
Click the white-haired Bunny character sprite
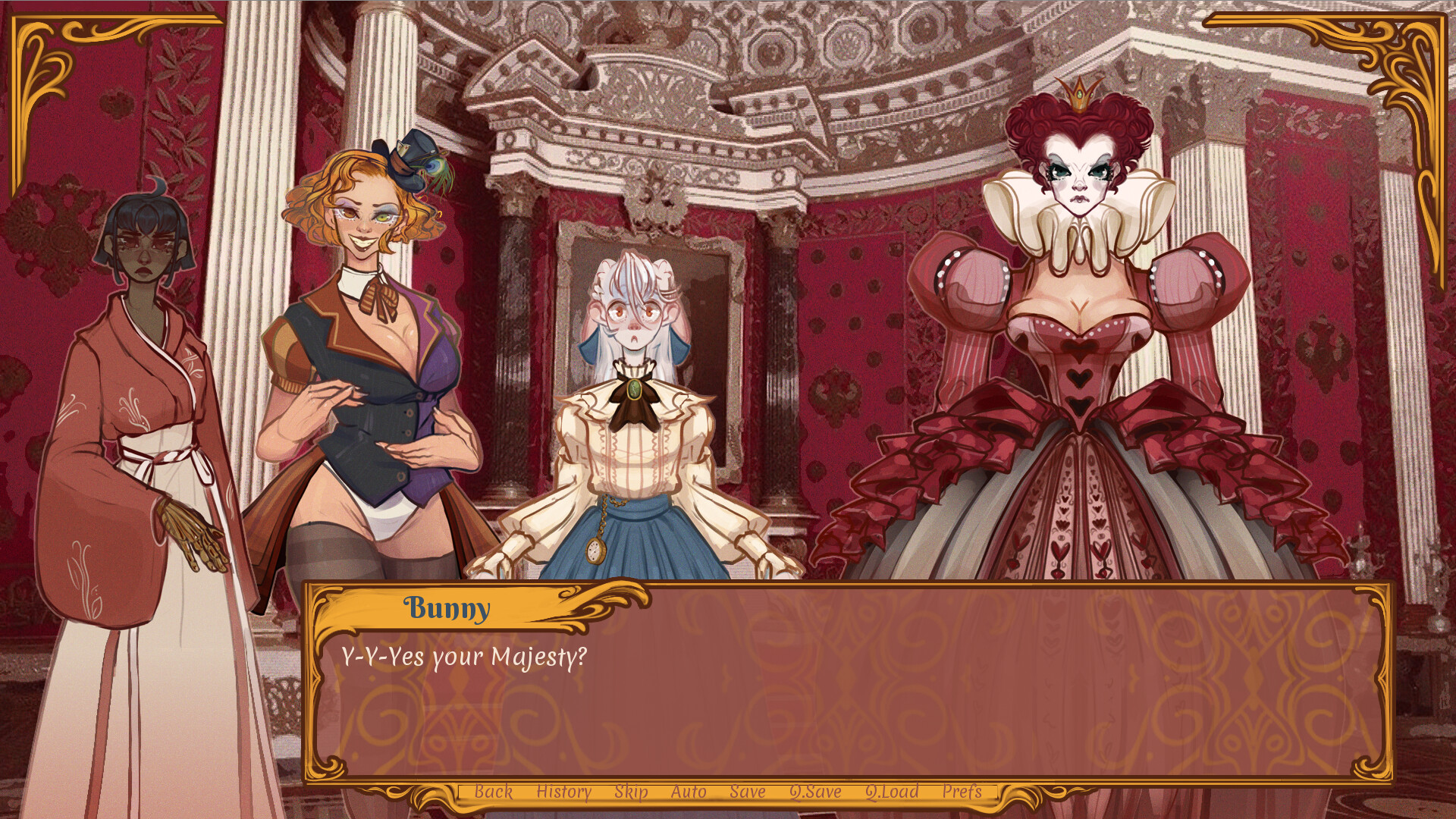[637, 417]
